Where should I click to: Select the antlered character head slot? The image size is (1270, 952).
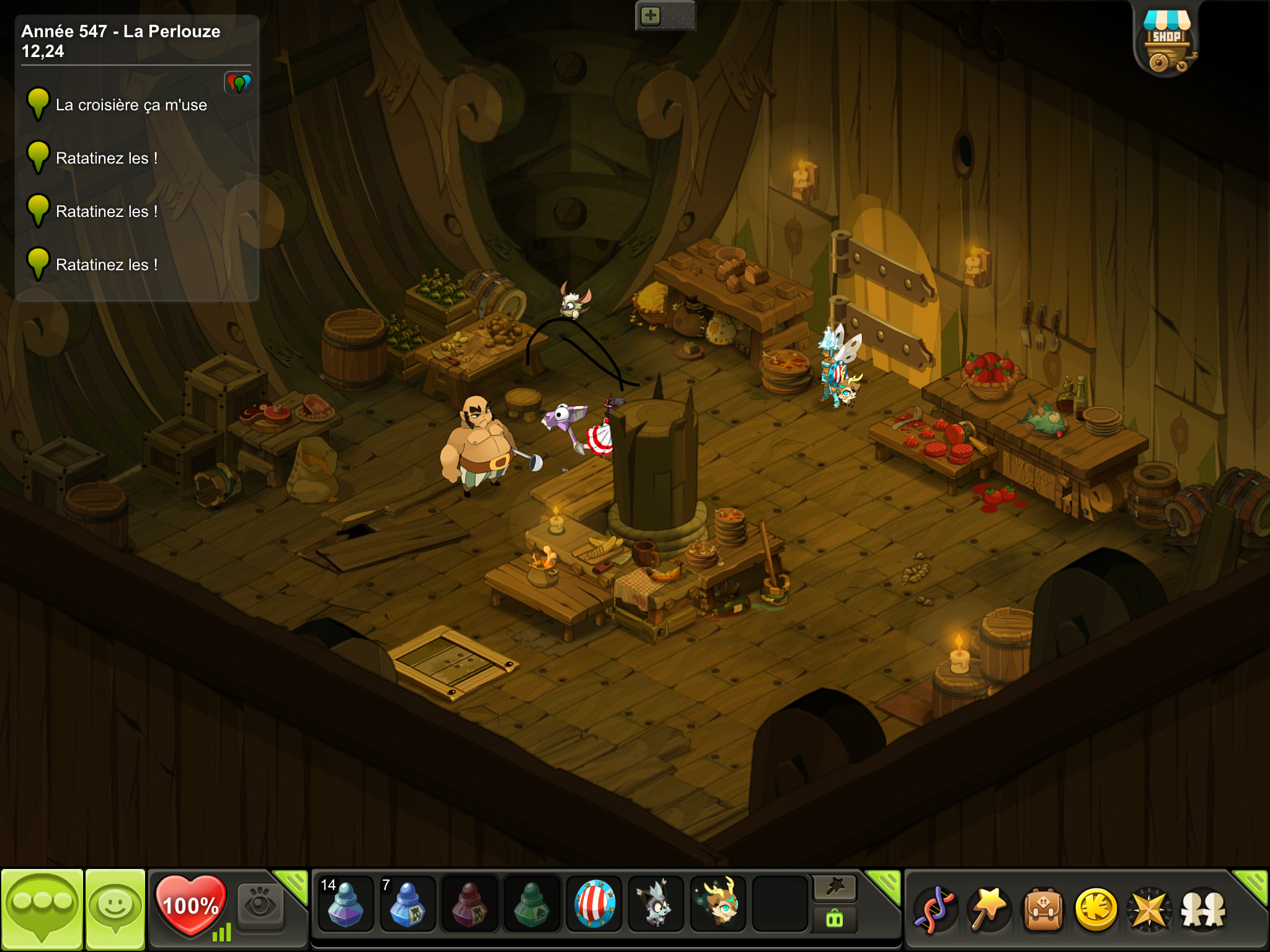(x=717, y=905)
